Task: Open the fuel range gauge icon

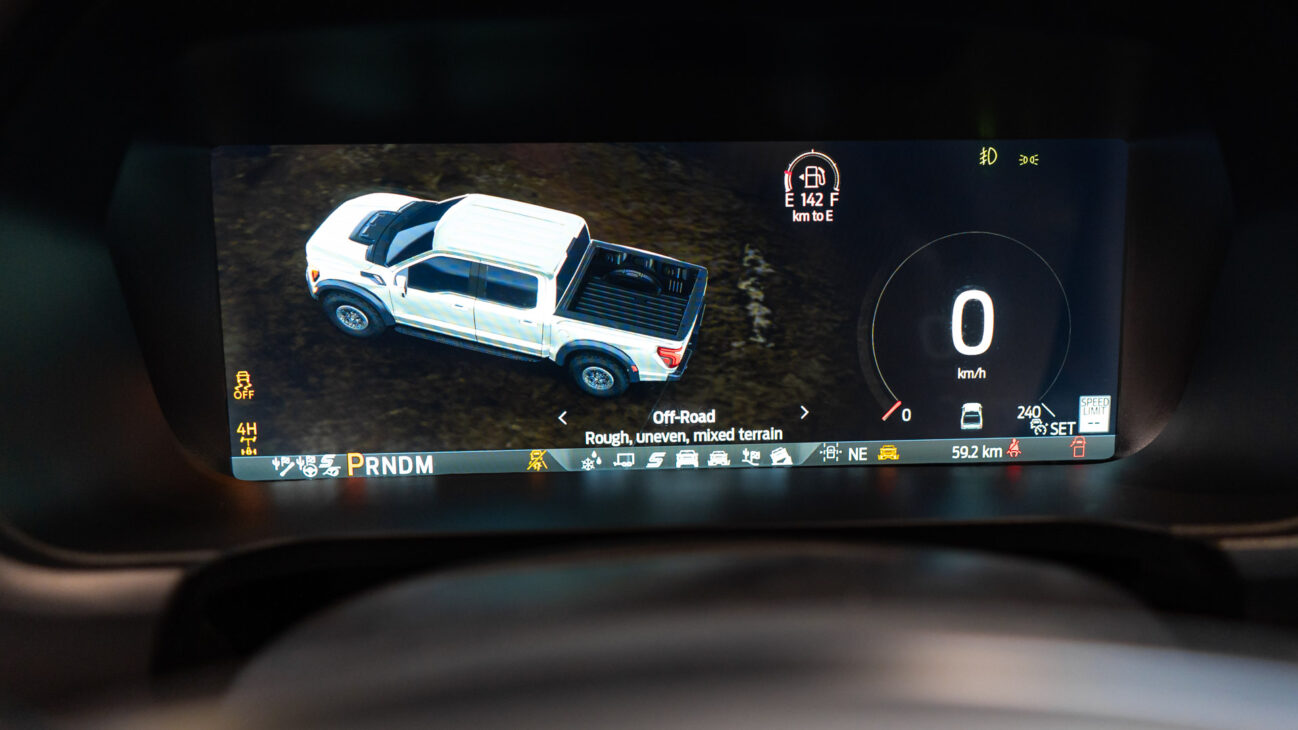Action: [812, 177]
